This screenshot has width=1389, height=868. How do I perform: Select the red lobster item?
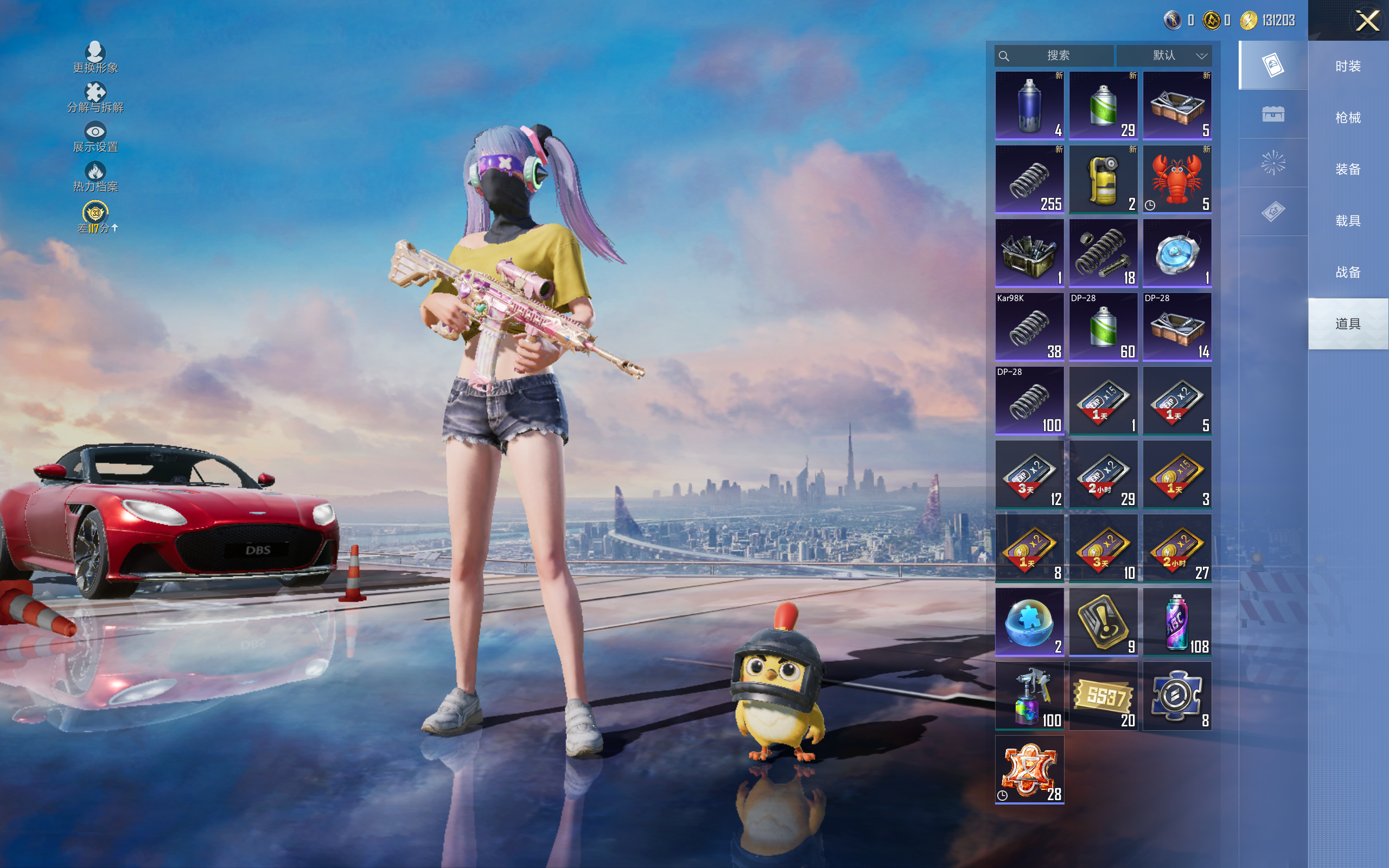1177,180
